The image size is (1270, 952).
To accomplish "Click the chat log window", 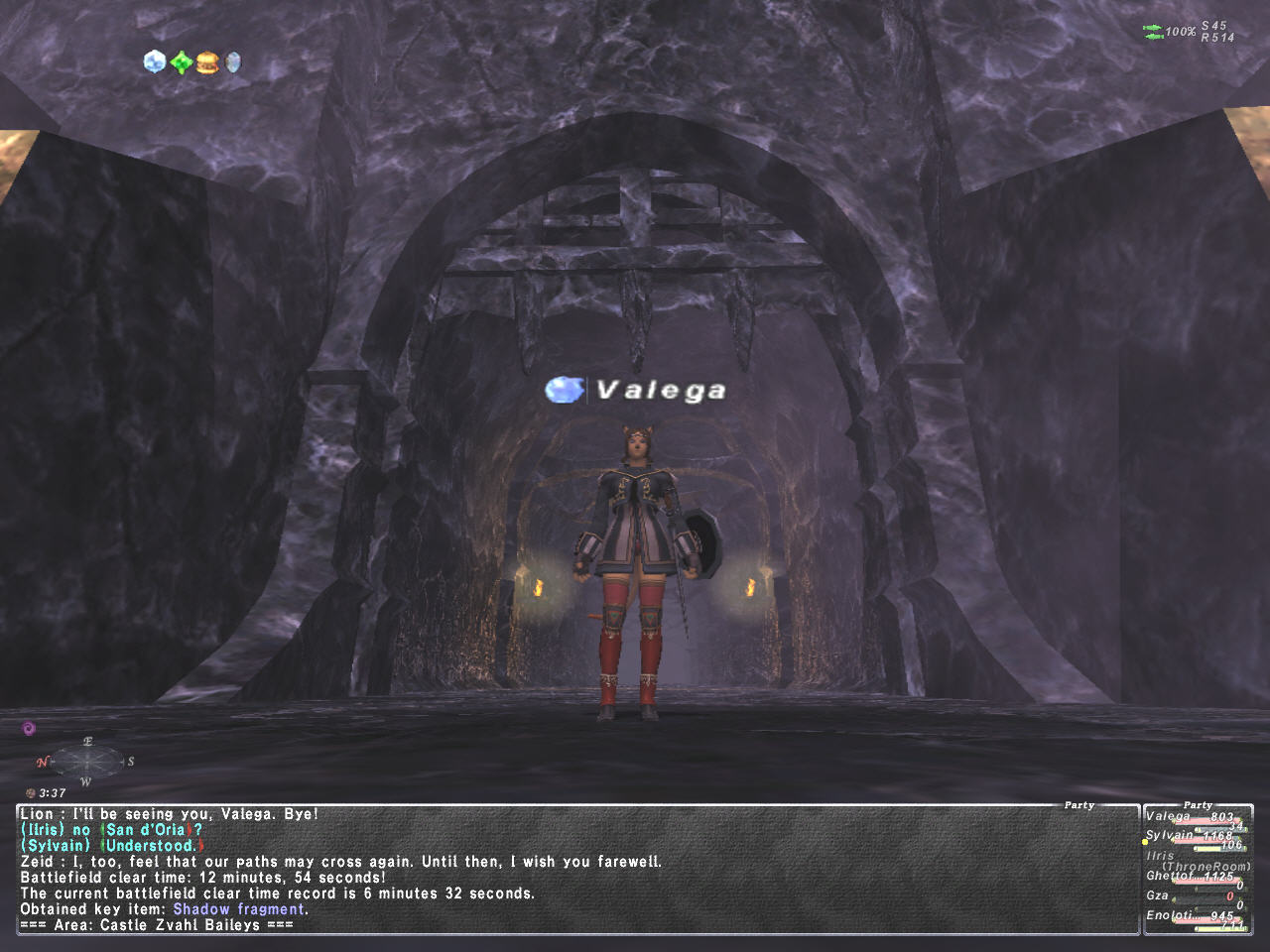I will point(575,870).
